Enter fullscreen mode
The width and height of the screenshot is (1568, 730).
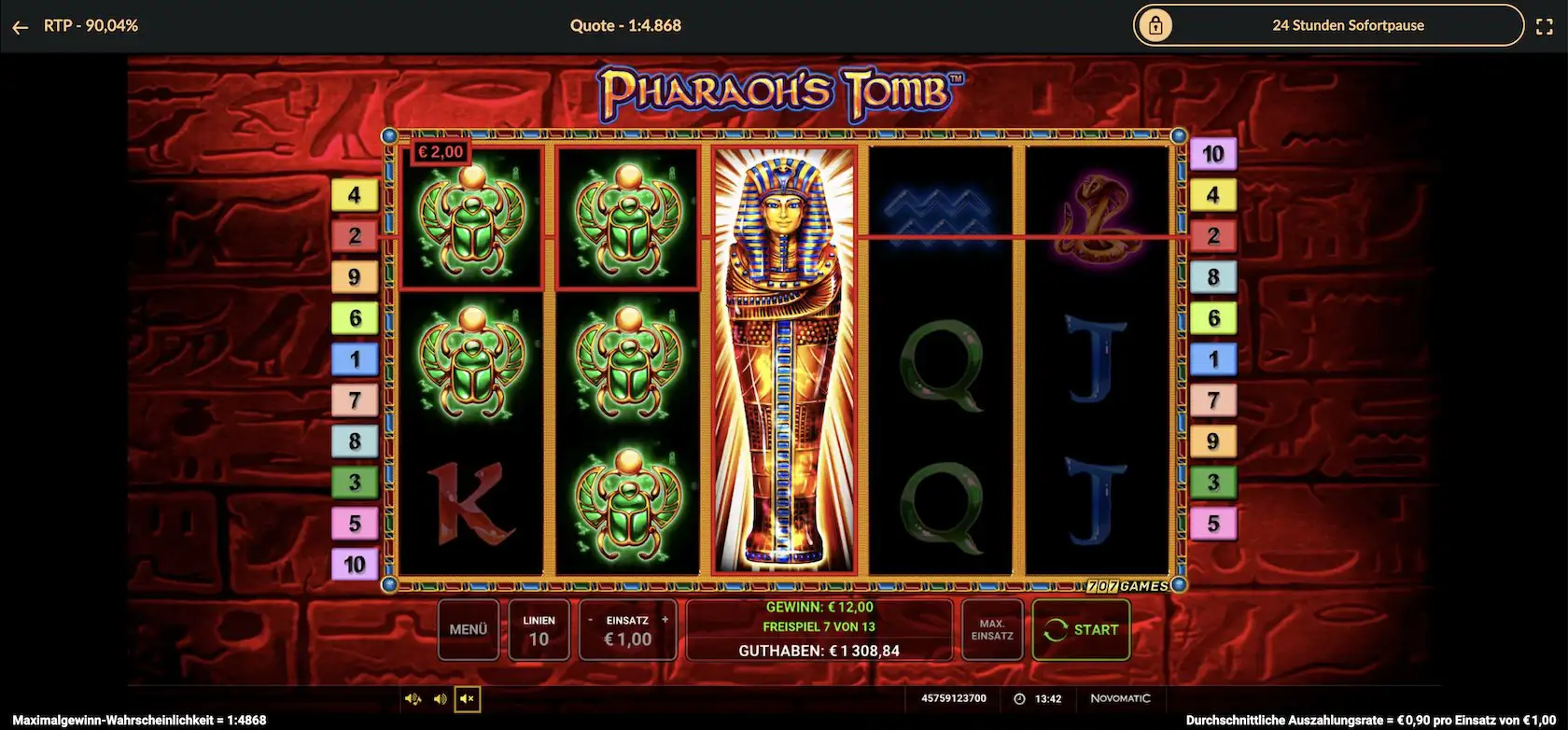tap(1547, 25)
